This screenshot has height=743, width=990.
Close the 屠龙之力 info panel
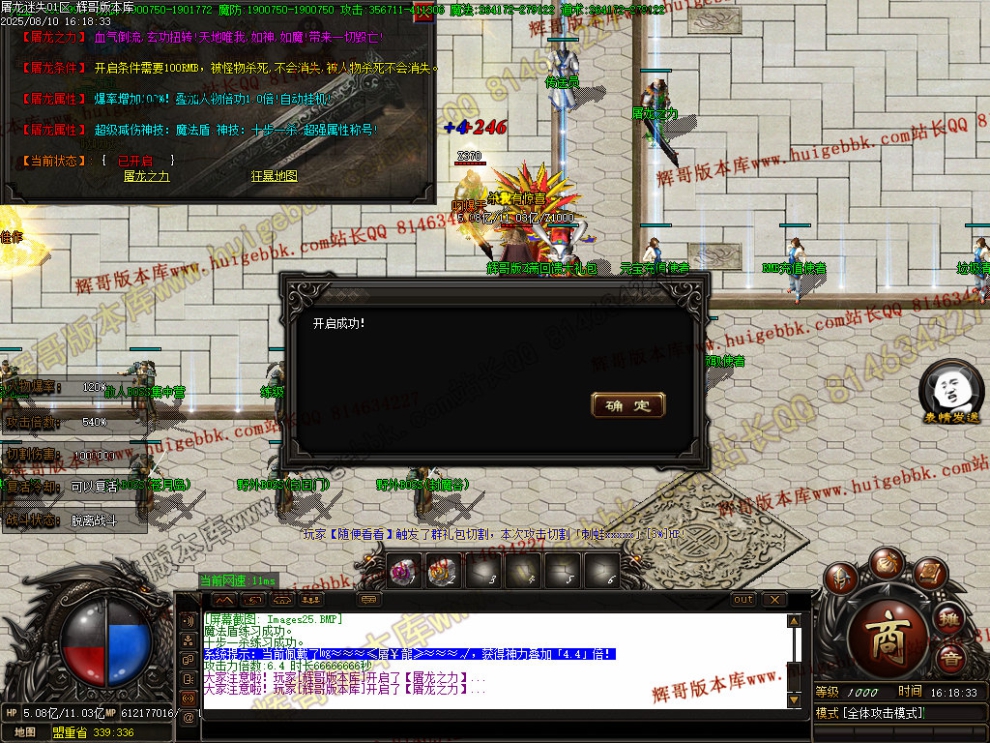424,14
